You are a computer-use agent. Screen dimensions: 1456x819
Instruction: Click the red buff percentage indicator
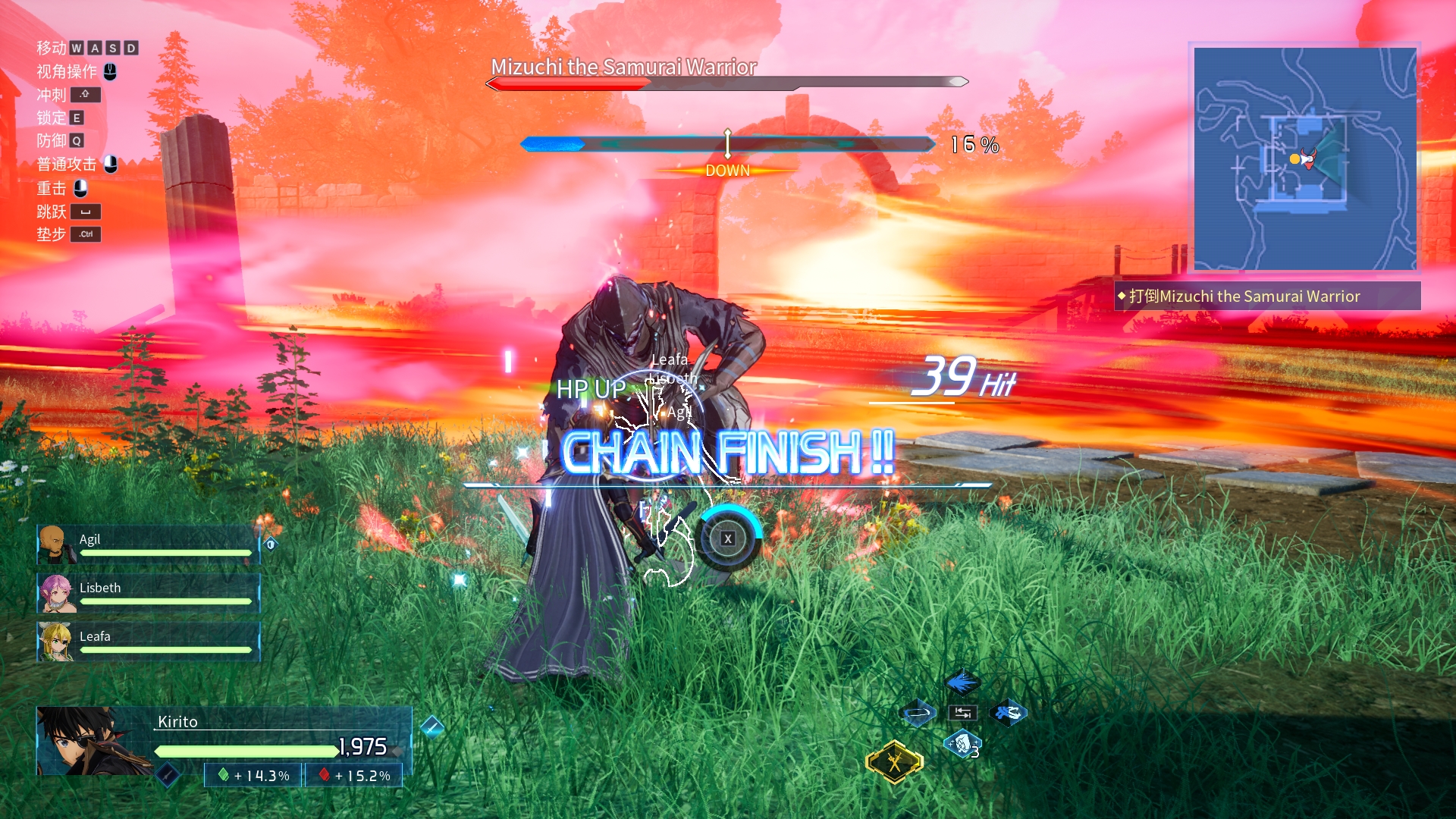click(354, 776)
